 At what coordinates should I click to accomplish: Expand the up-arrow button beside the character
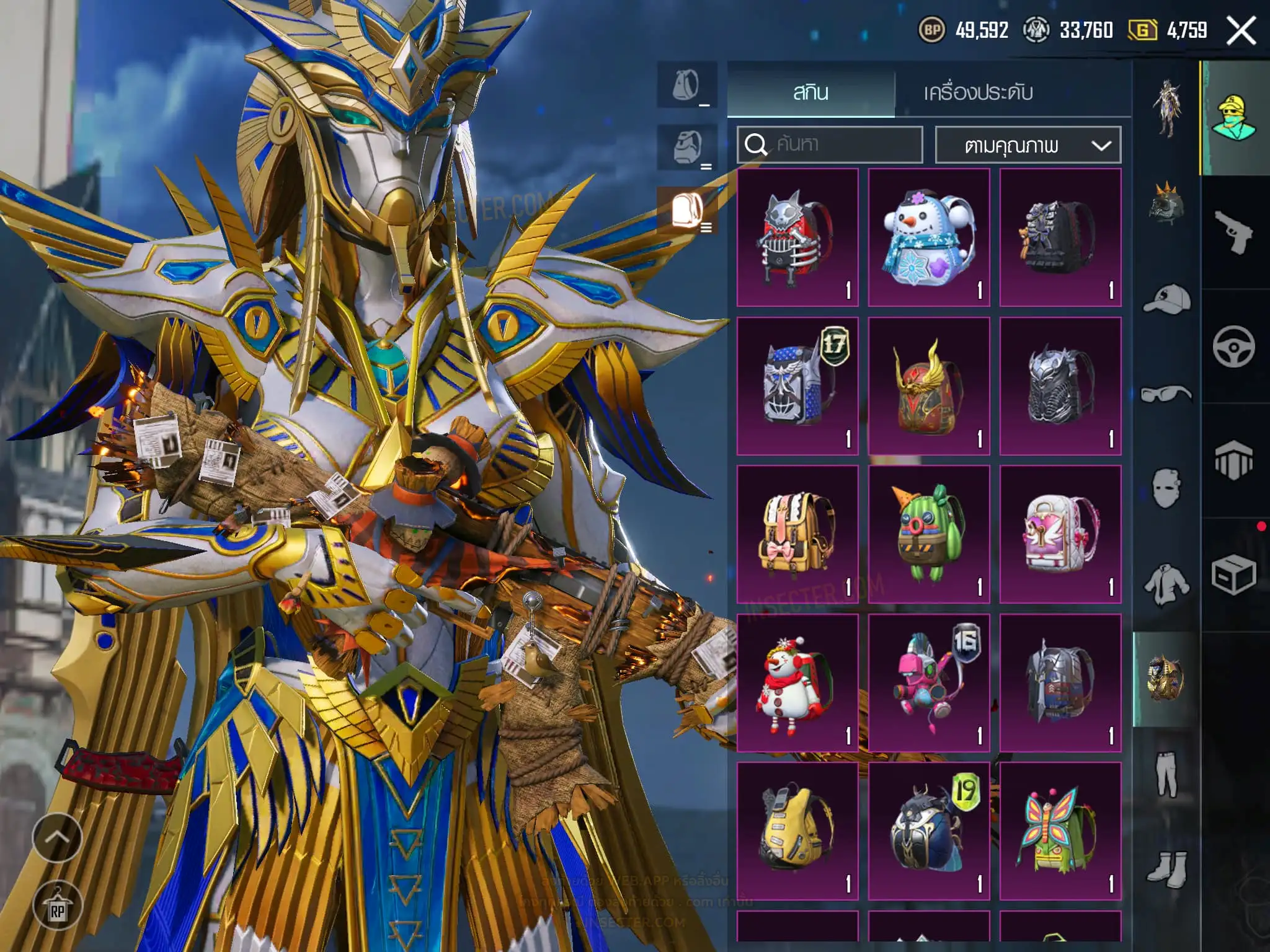57,837
